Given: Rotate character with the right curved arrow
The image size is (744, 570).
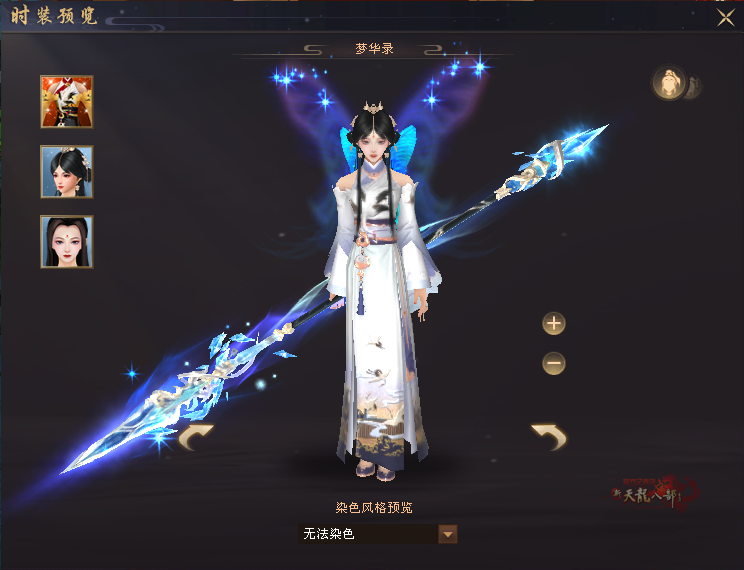Looking at the screenshot, I should pos(548,436).
